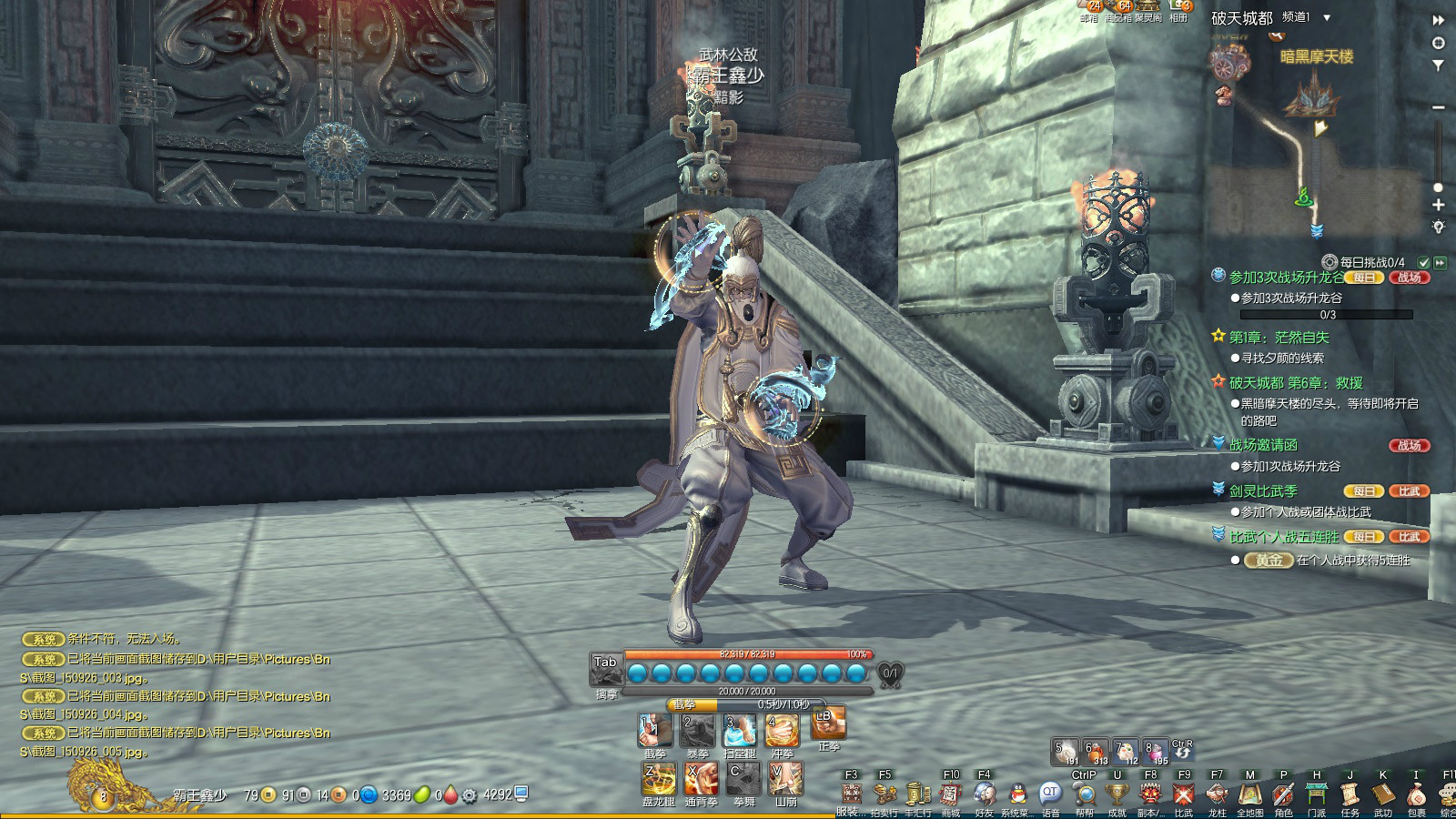The width and height of the screenshot is (1456, 819).
Task: Trigger the 盘龙腿 skill icon
Action: click(x=659, y=780)
